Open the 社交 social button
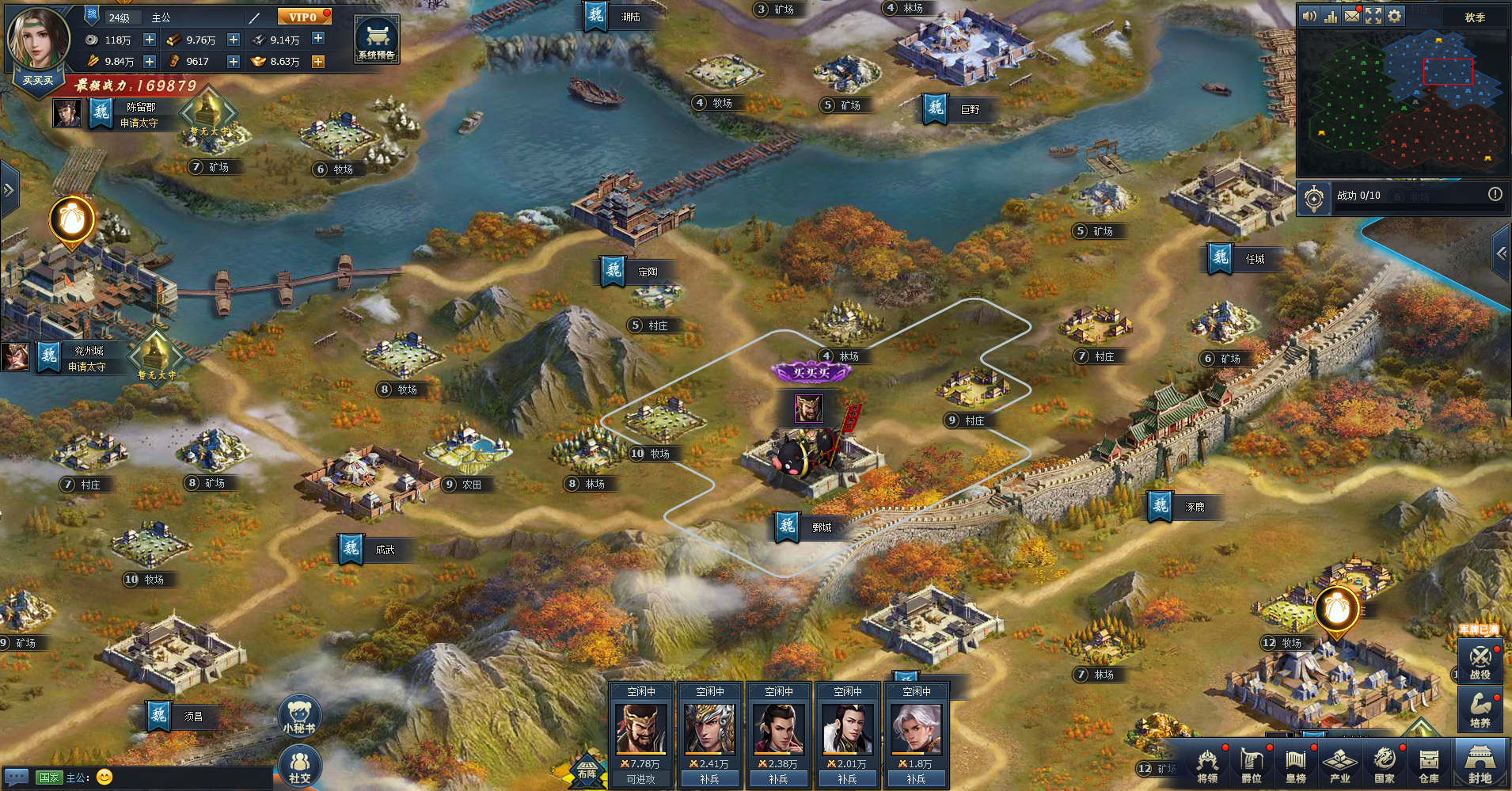This screenshot has width=1512, height=791. pyautogui.click(x=299, y=766)
